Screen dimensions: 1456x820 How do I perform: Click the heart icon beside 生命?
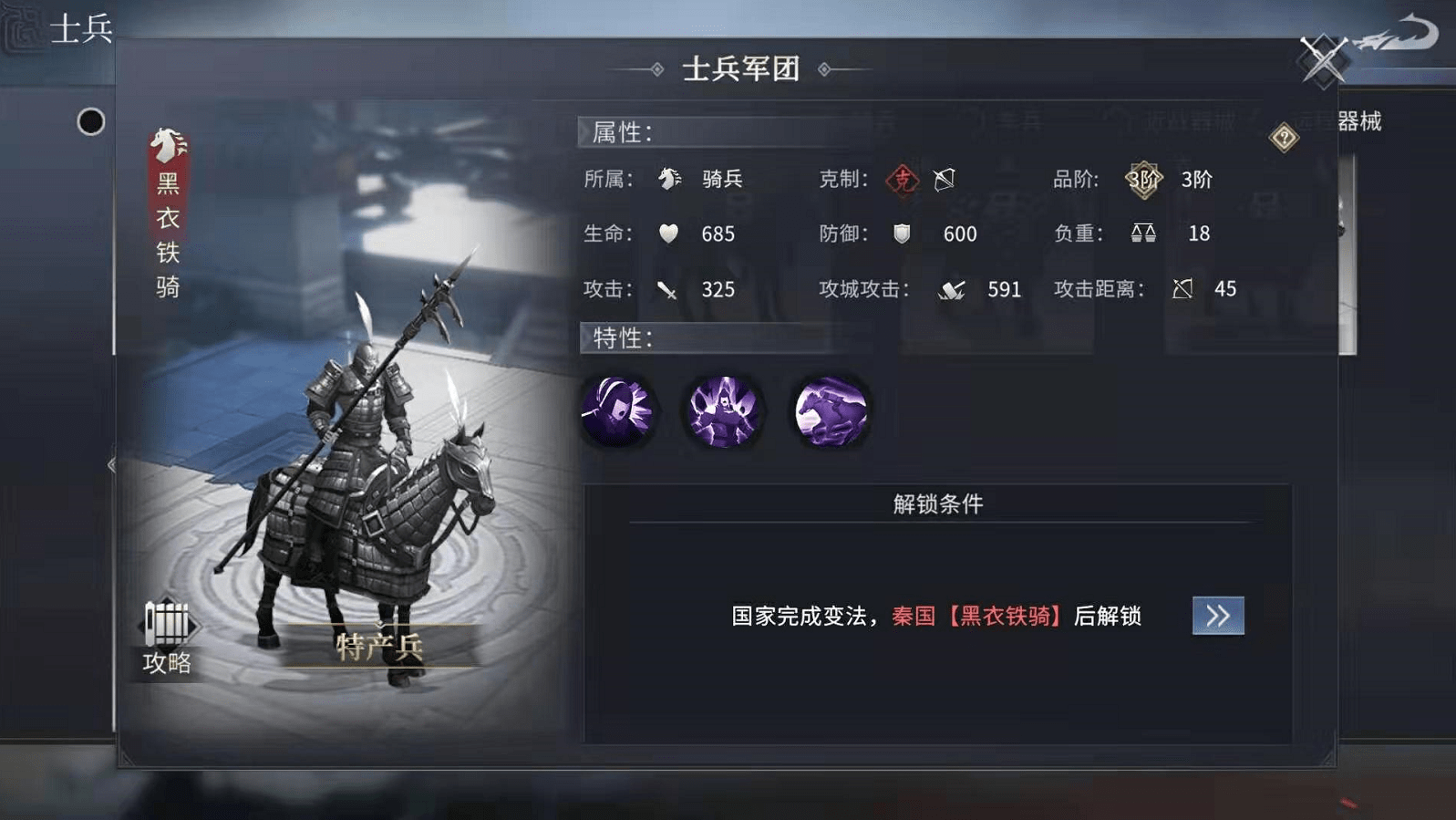[x=668, y=234]
